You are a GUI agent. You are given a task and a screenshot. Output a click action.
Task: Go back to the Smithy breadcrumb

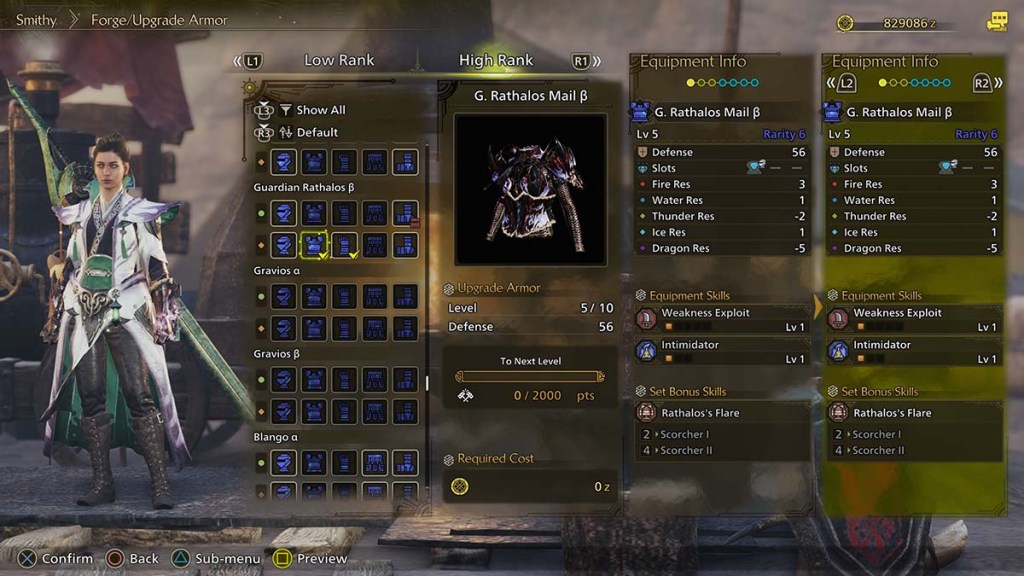(36, 20)
